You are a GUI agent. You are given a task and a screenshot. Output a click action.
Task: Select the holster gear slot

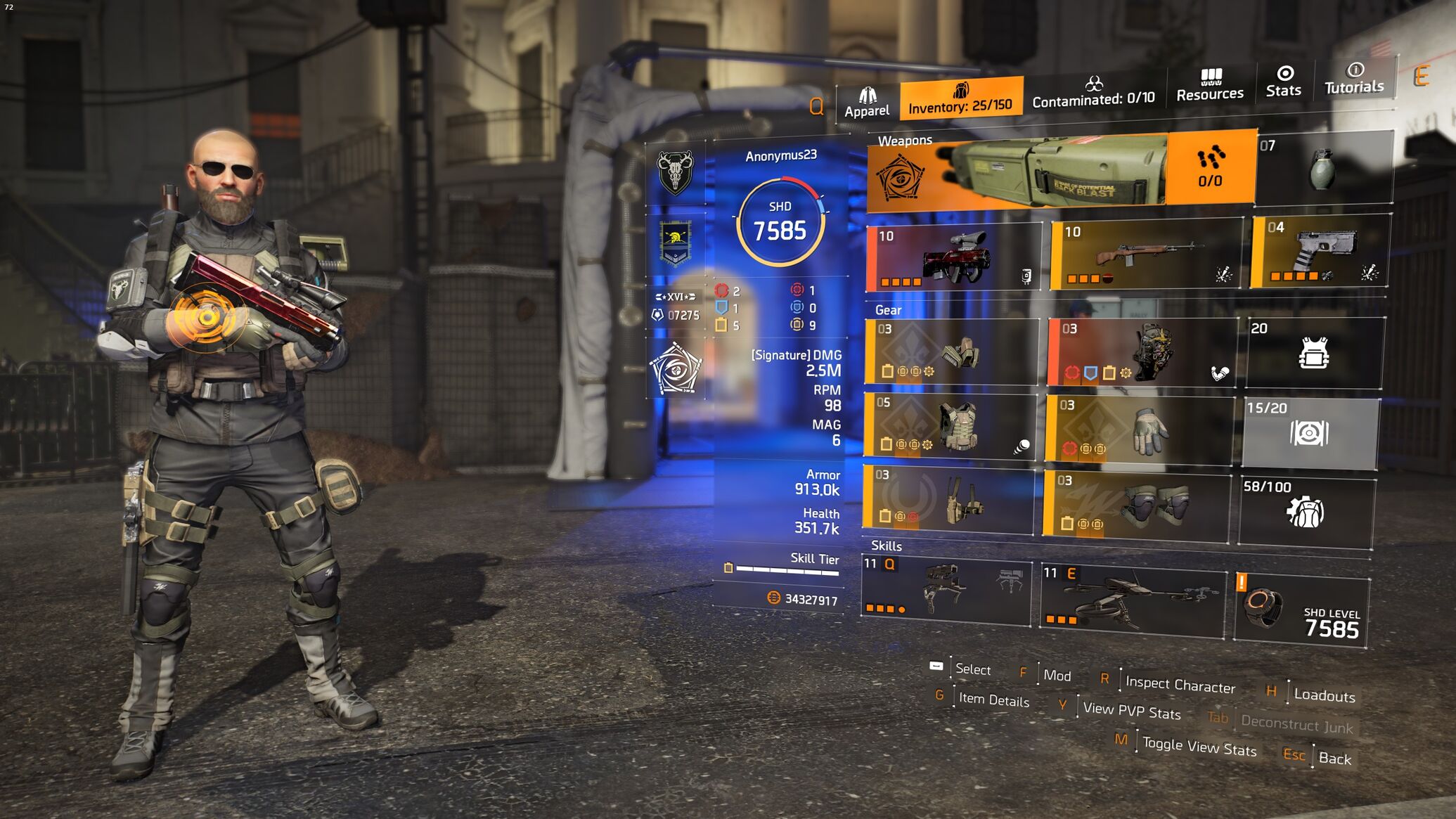pos(949,499)
